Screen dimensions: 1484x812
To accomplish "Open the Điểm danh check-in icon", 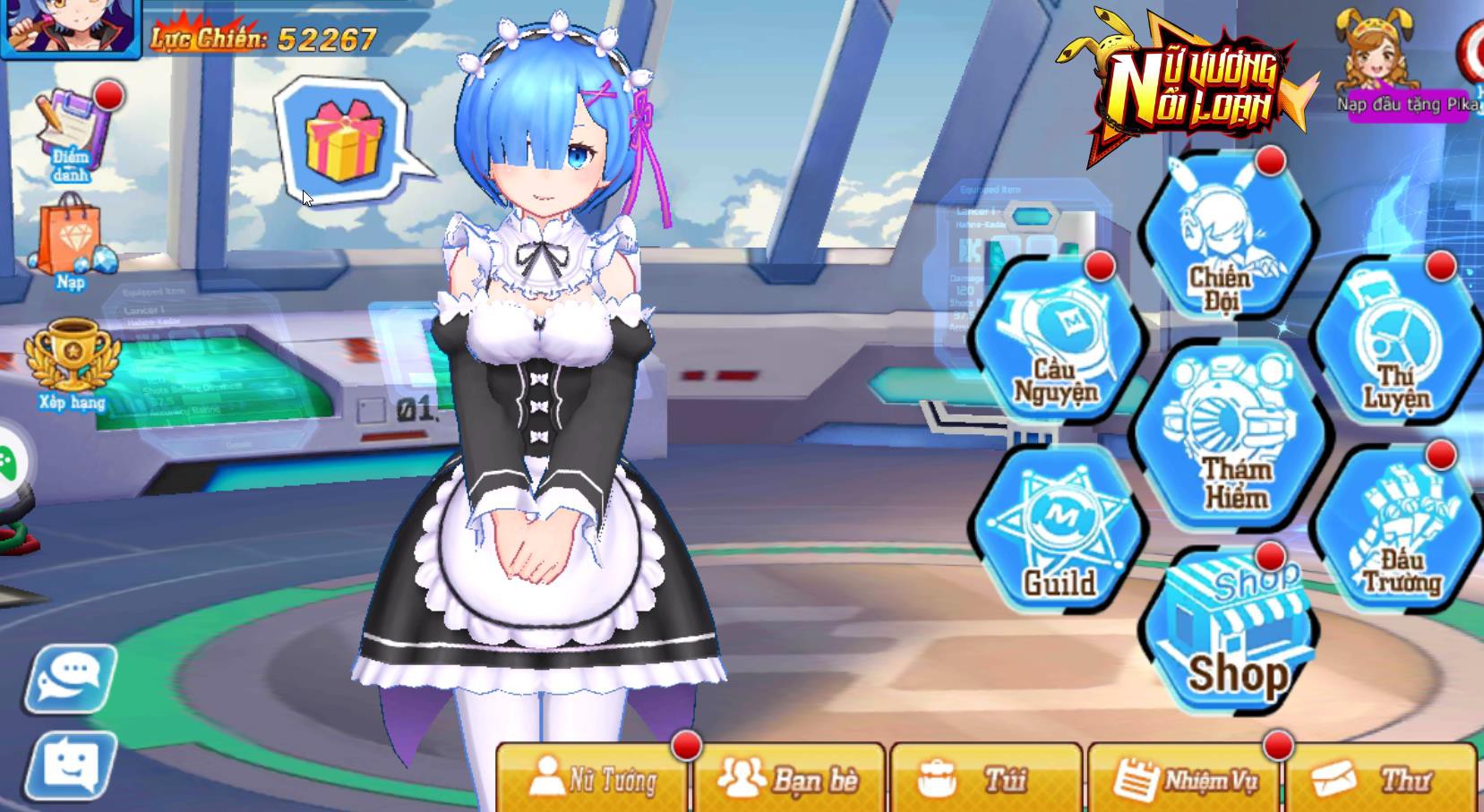I will [72, 132].
